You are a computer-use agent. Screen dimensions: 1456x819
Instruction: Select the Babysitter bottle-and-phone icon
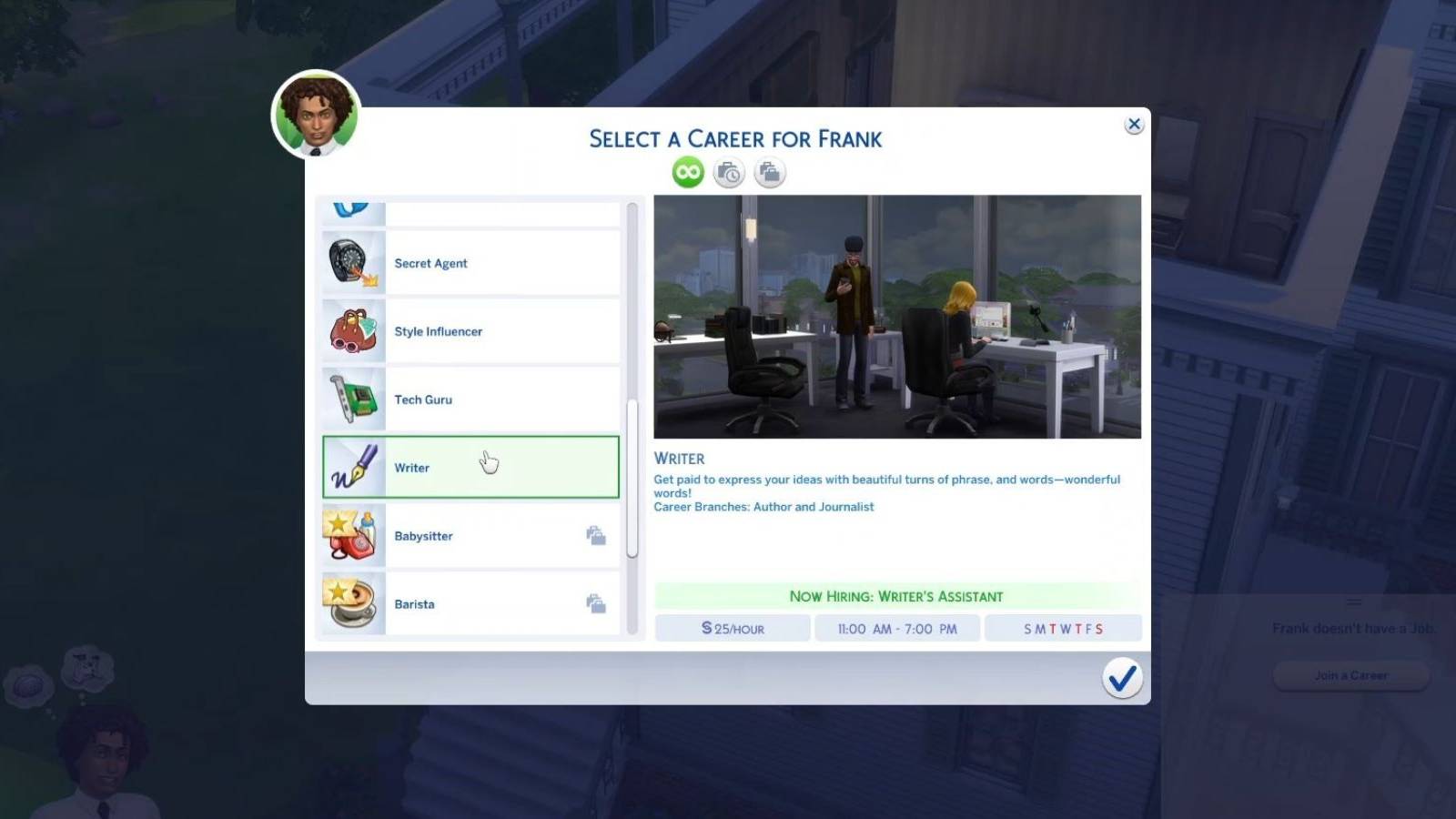[x=351, y=535]
